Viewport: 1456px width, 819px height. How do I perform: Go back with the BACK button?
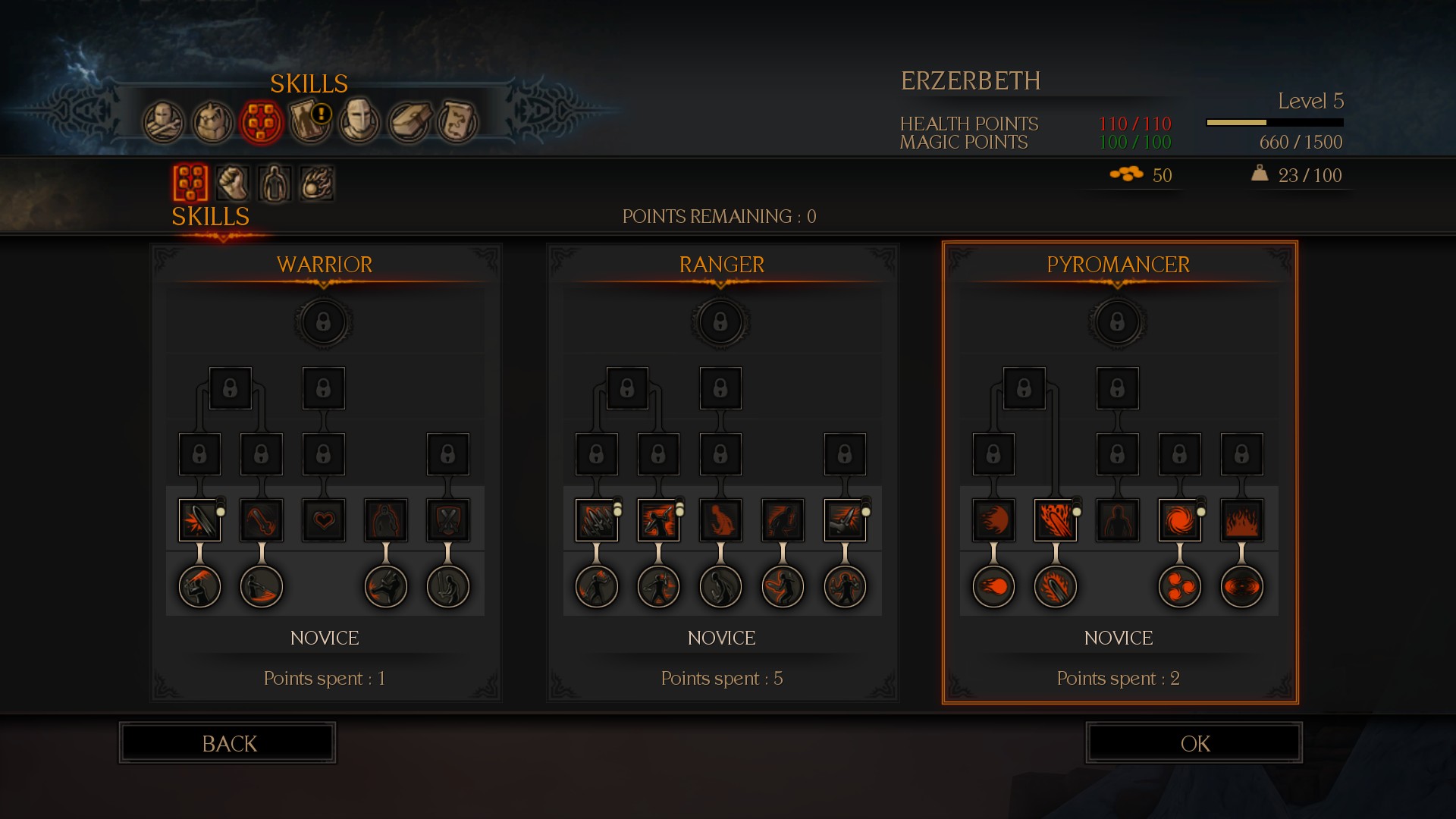227,743
